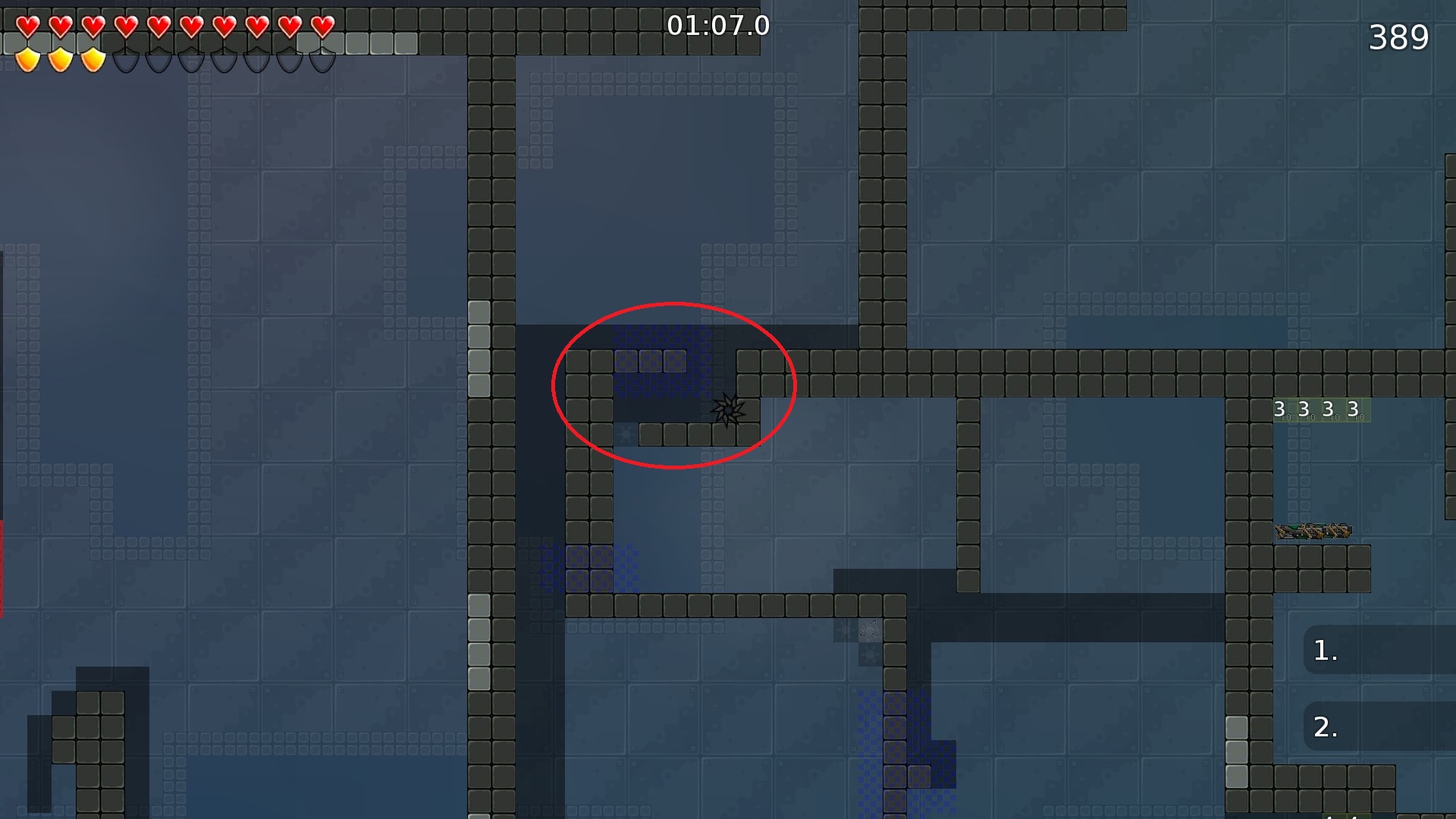Screen dimensions: 1456x819
Task: Click the rightmost turret on the right ledge
Action: 1344,531
